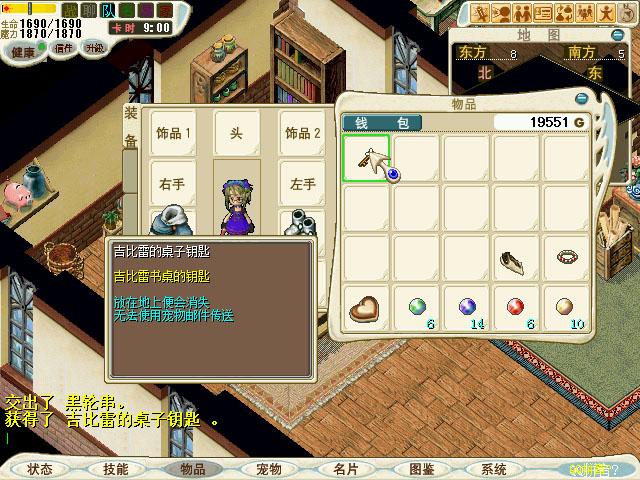Select the red ring item slot

tap(566, 258)
